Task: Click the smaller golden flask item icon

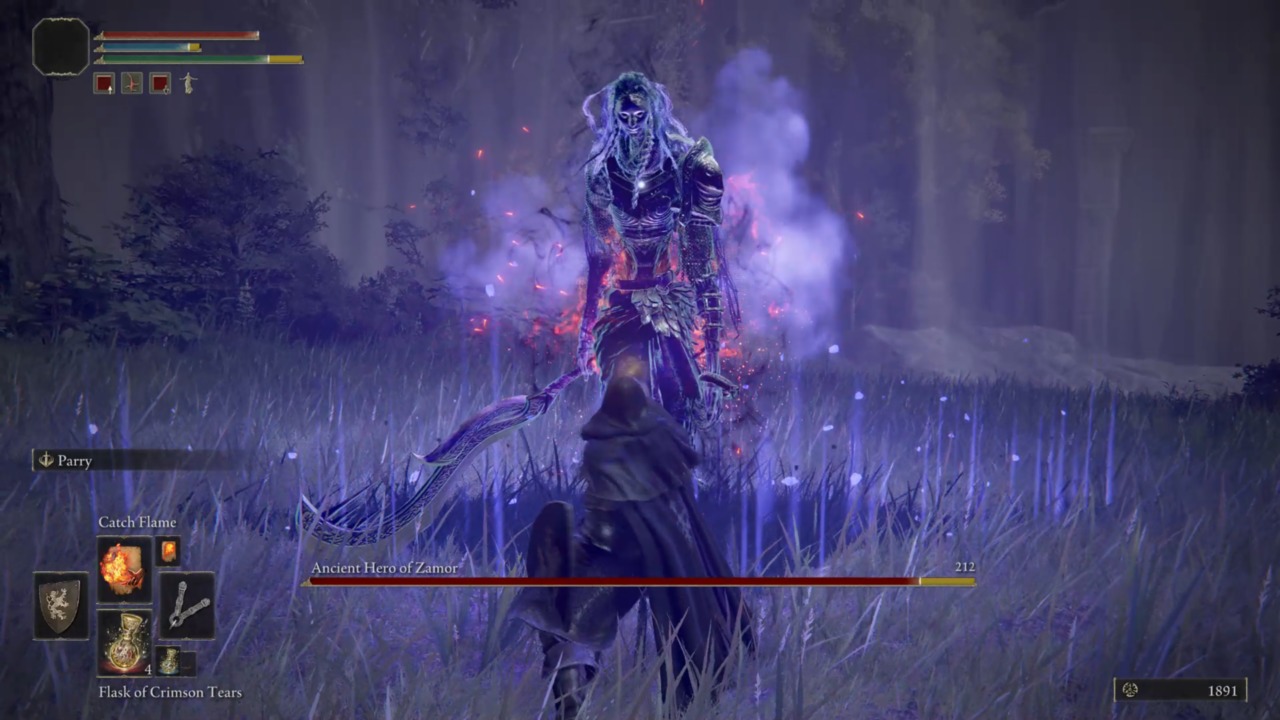Action: coord(168,660)
